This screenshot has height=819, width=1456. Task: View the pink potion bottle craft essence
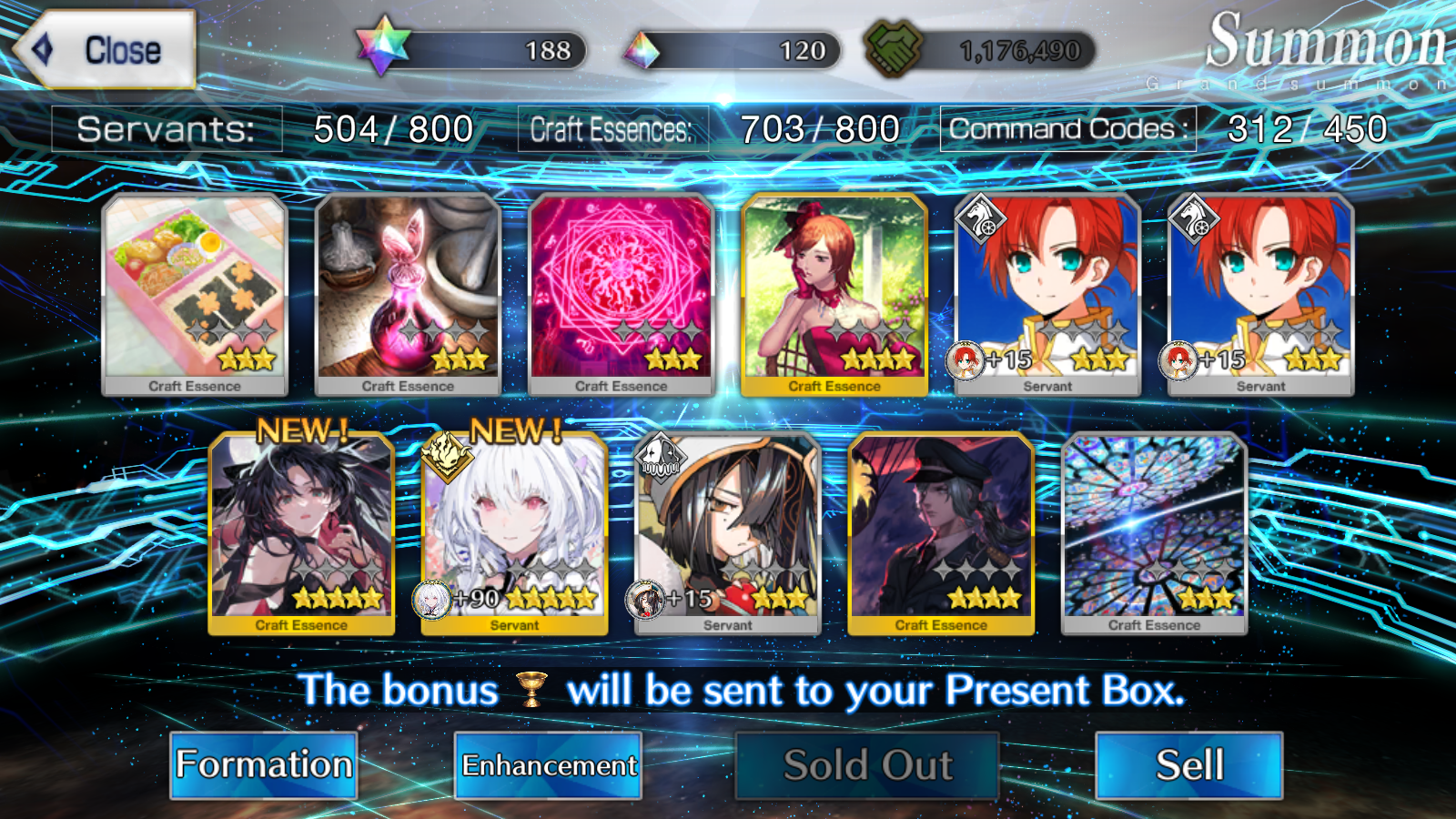point(408,293)
